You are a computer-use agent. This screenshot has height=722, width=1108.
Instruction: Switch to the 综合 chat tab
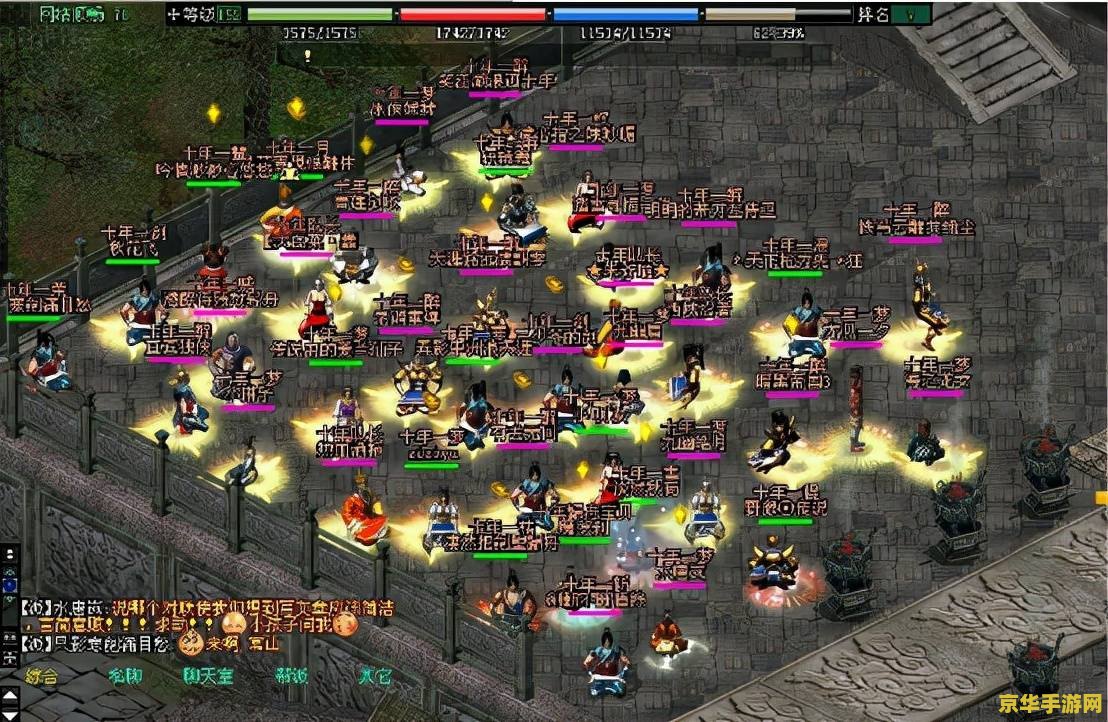(x=42, y=676)
